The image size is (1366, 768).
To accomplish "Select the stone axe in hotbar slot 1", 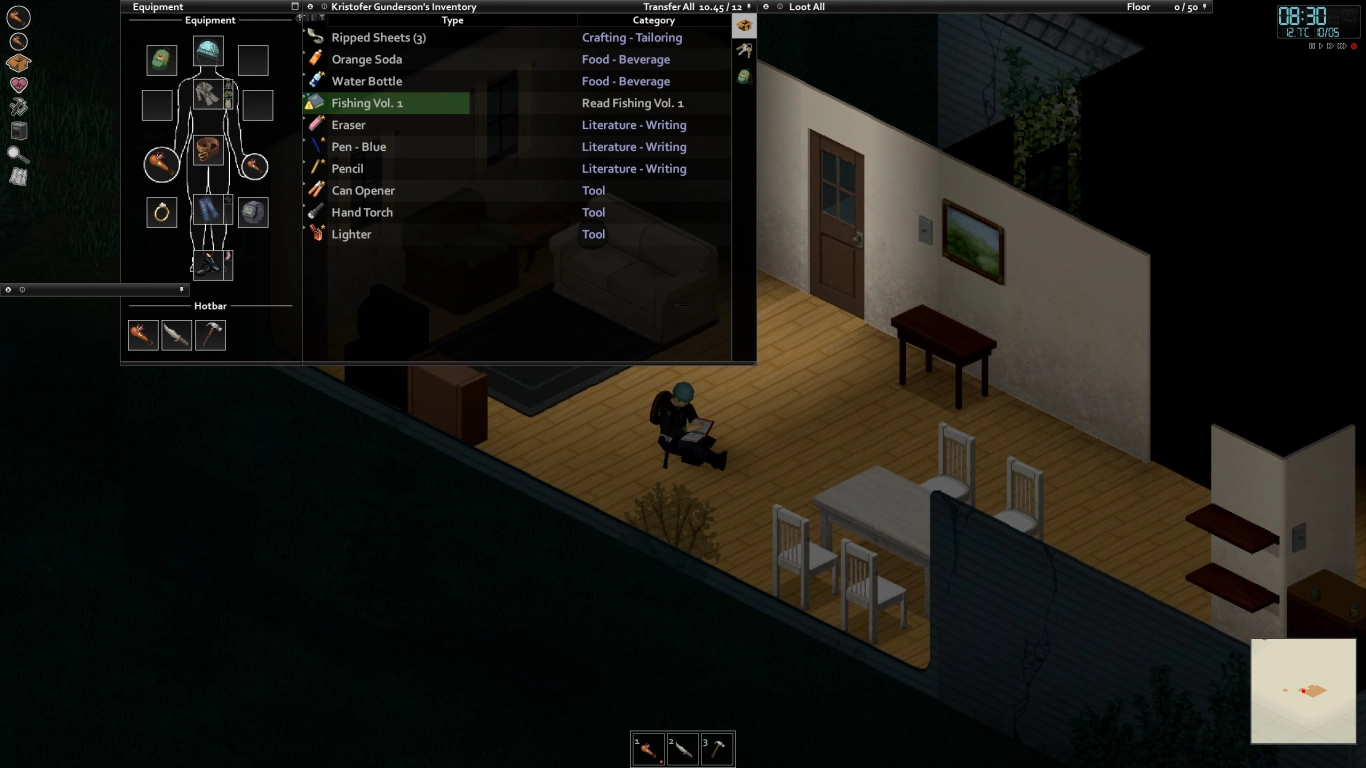I will pos(647,748).
